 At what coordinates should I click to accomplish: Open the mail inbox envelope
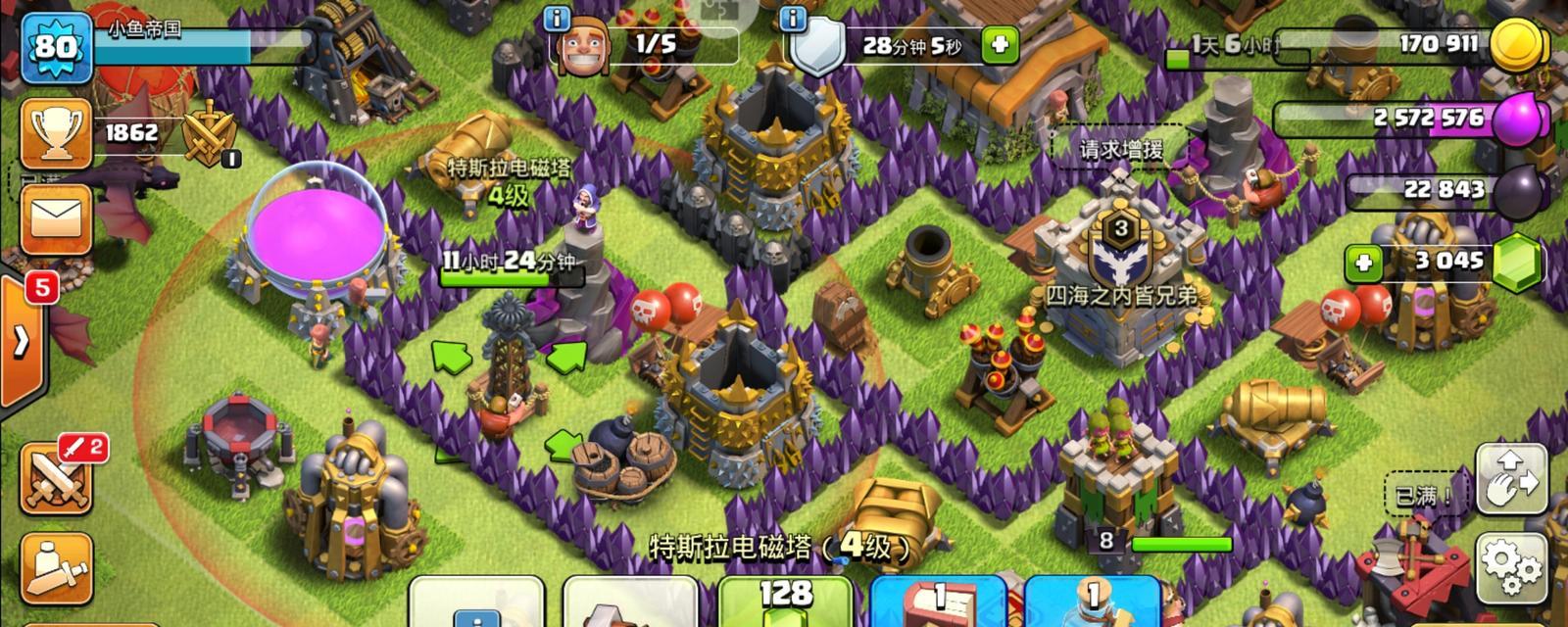56,218
